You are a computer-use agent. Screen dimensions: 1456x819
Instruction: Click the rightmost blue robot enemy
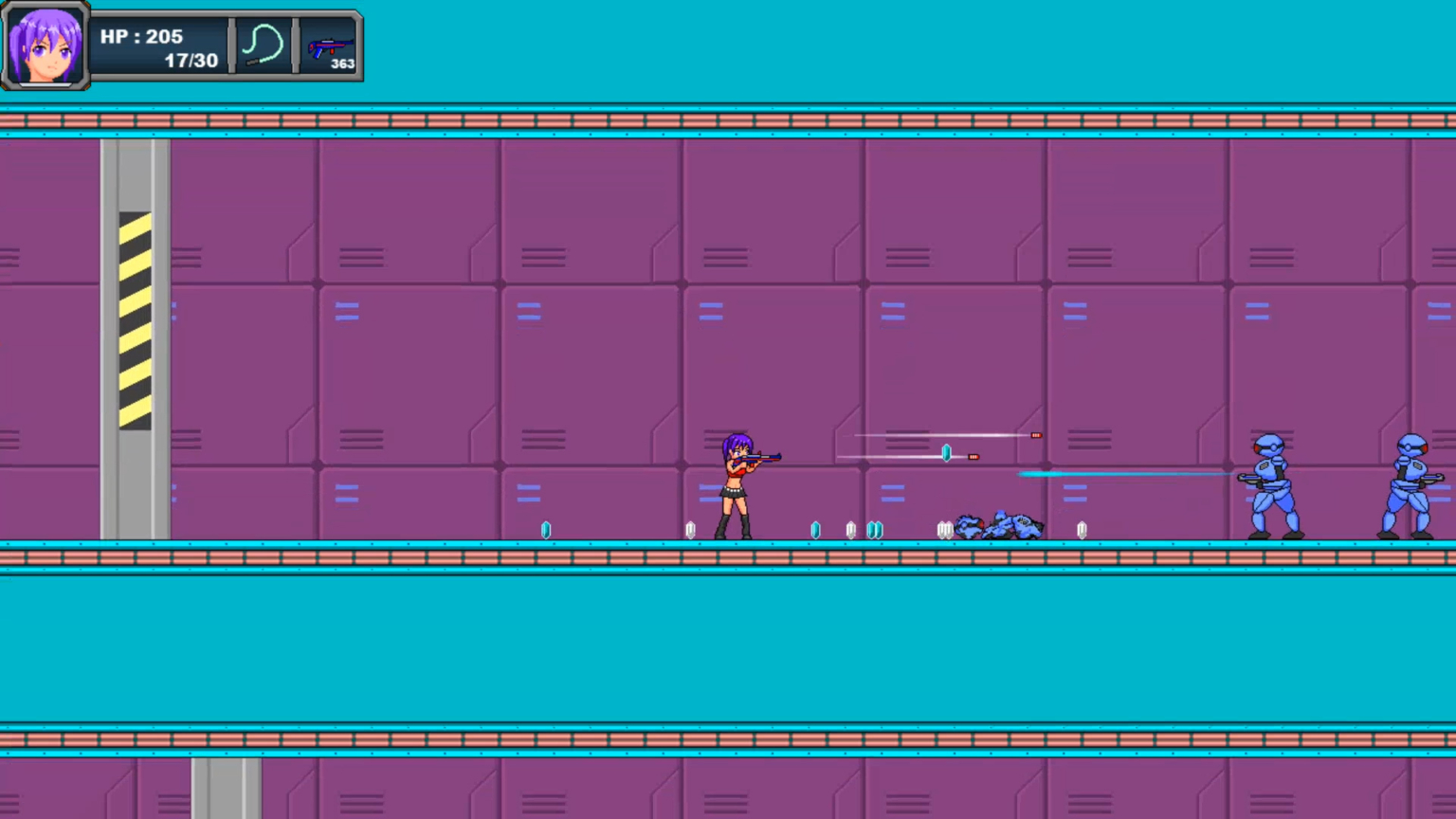click(1410, 483)
